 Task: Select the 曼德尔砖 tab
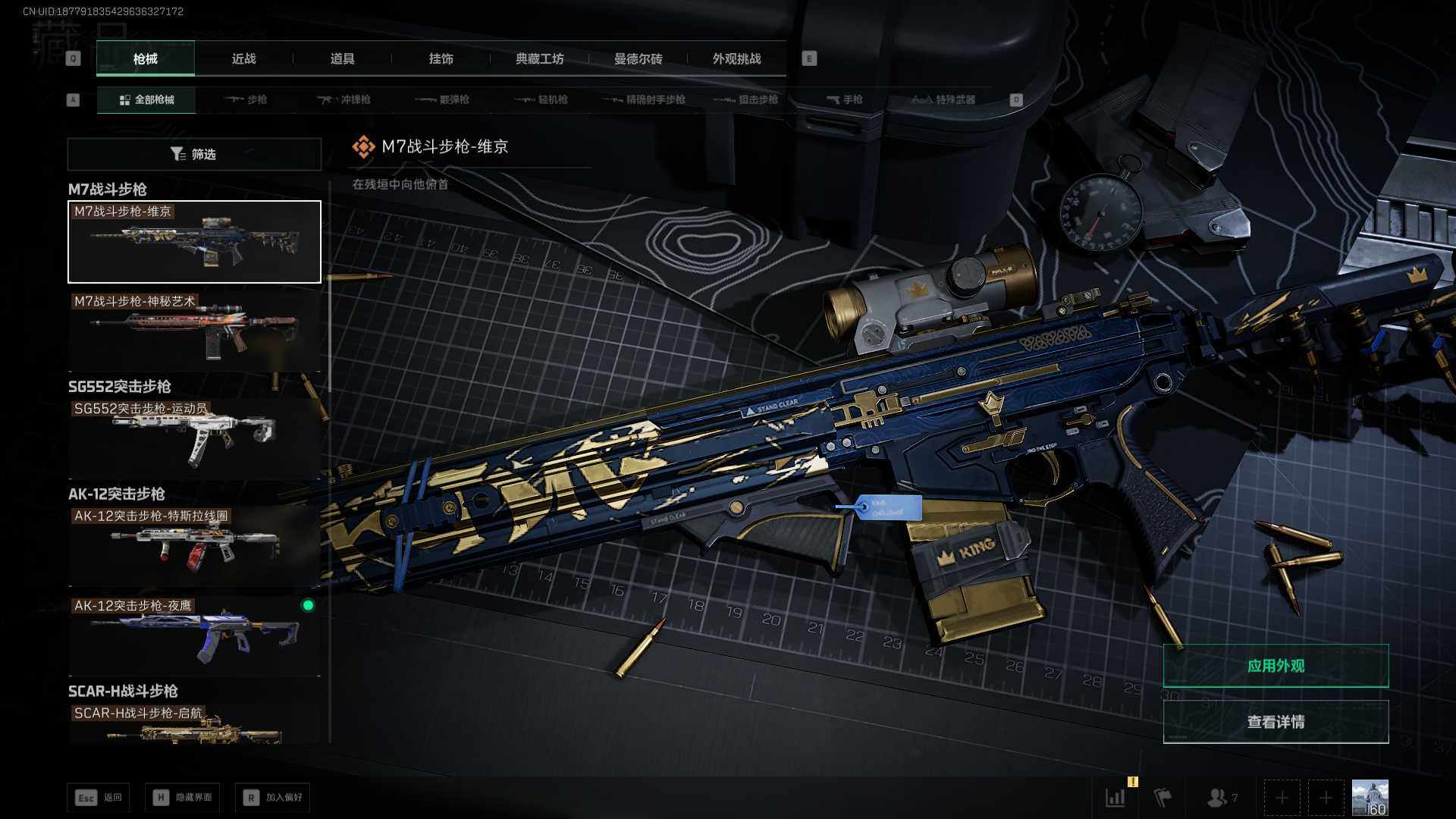pos(638,58)
